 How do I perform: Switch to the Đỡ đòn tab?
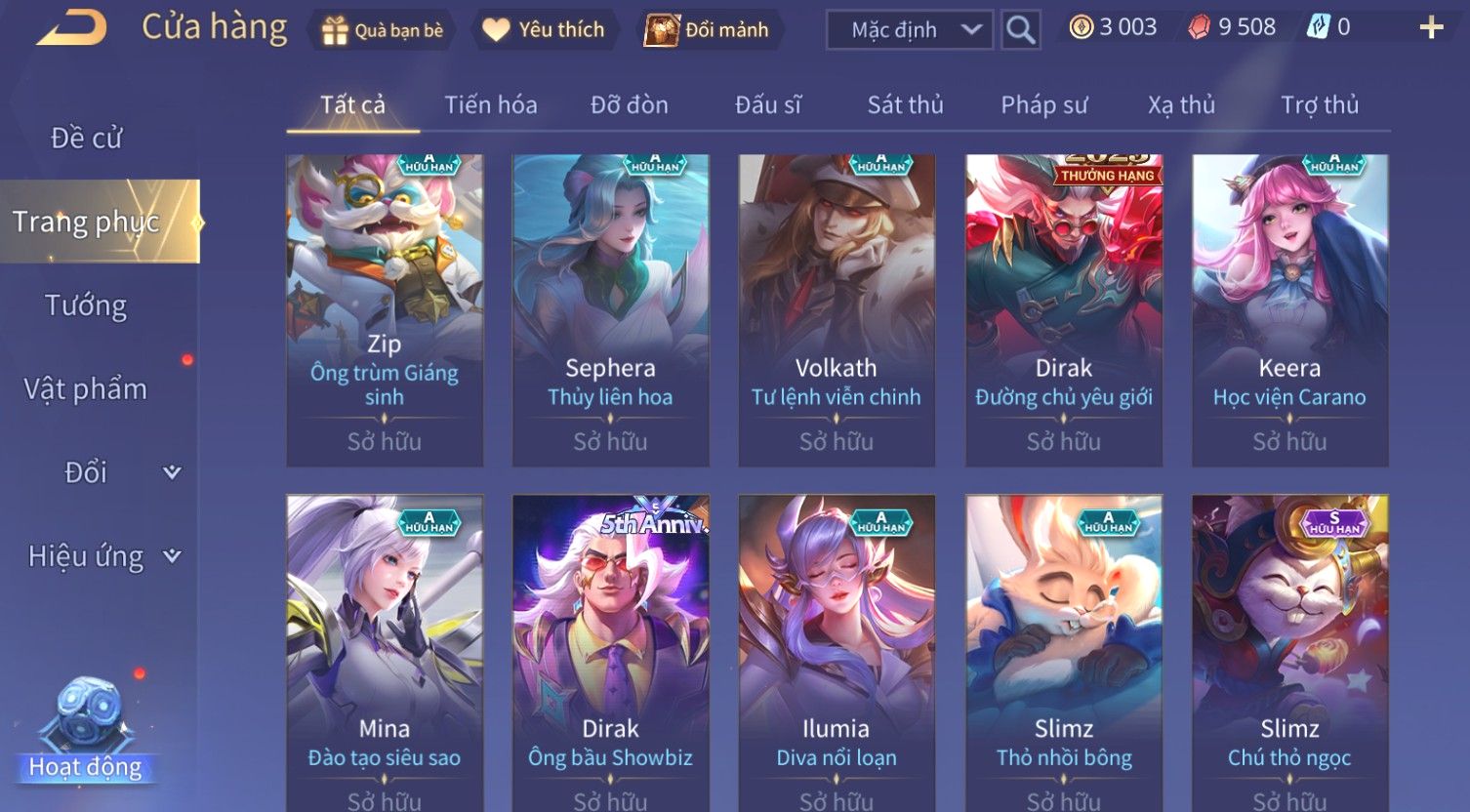coord(630,105)
